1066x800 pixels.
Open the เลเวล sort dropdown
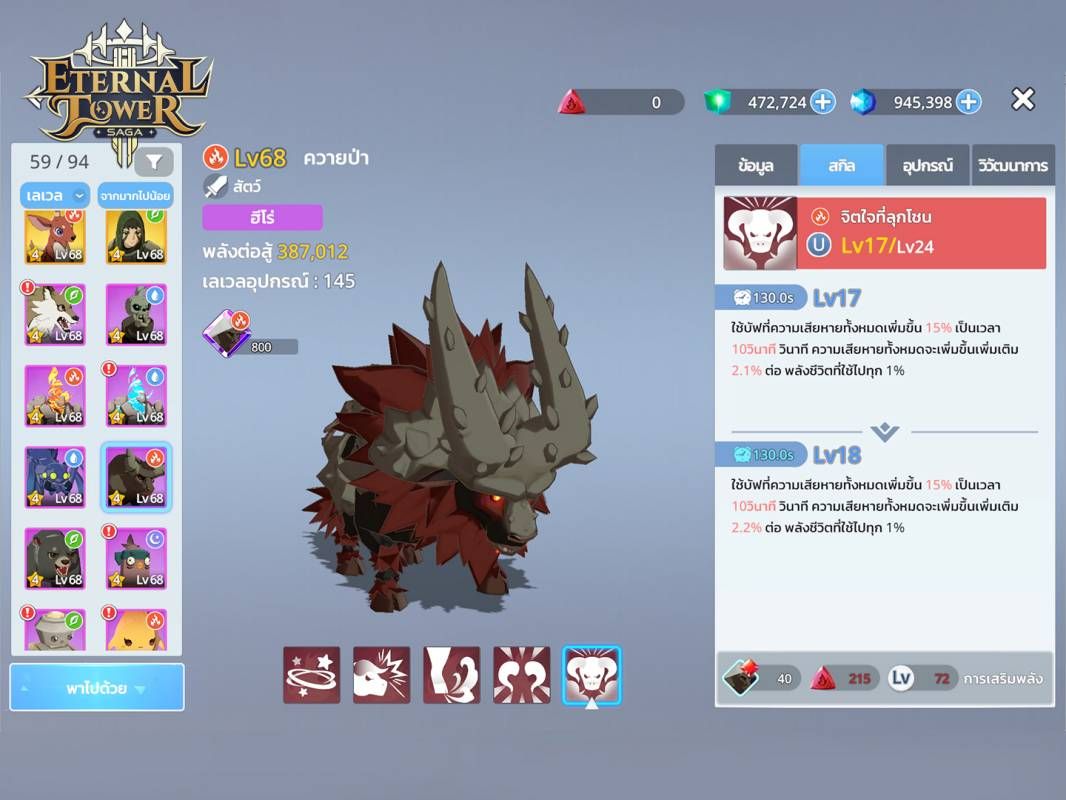point(54,195)
